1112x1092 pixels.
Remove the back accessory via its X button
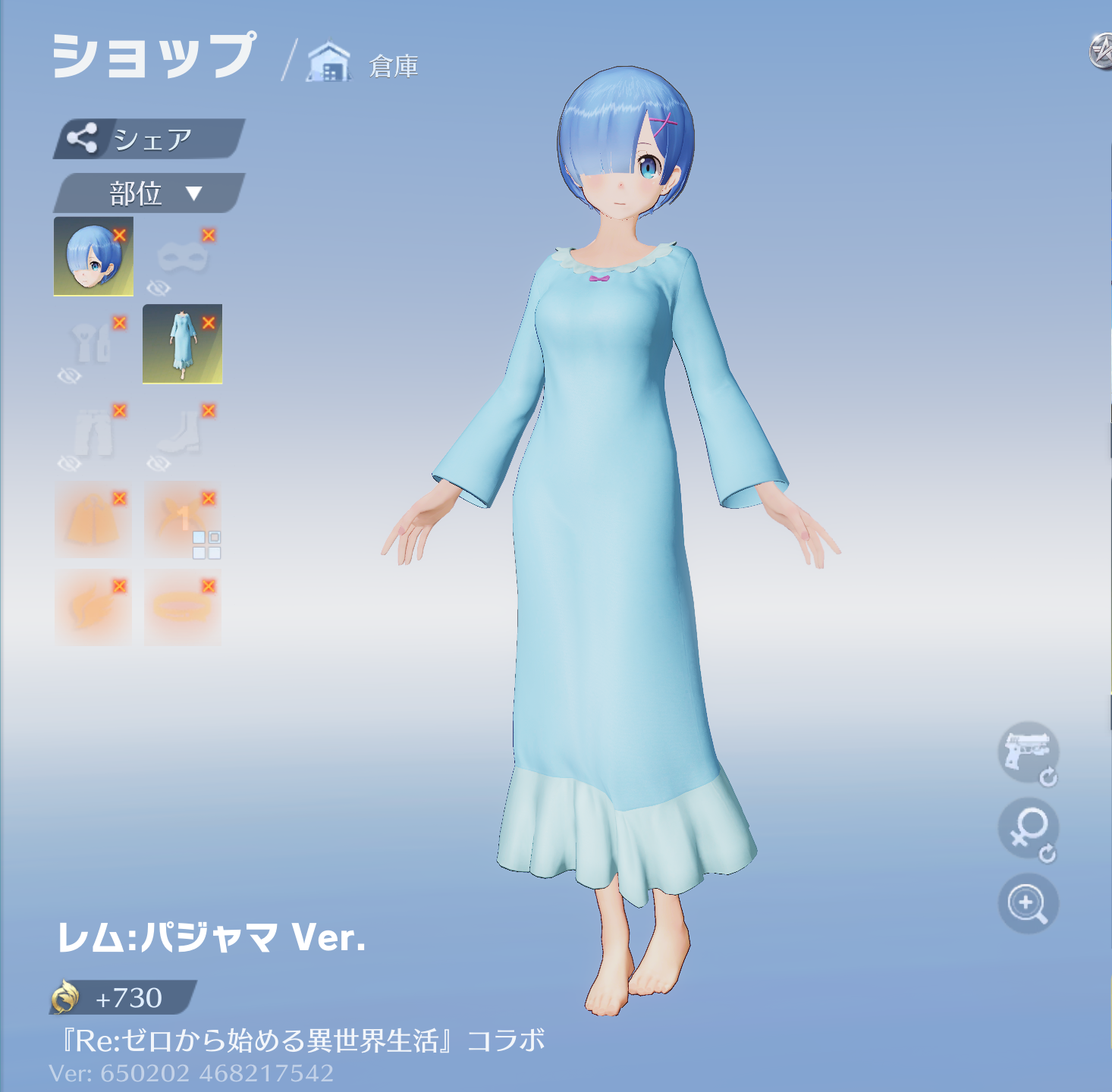point(207,497)
